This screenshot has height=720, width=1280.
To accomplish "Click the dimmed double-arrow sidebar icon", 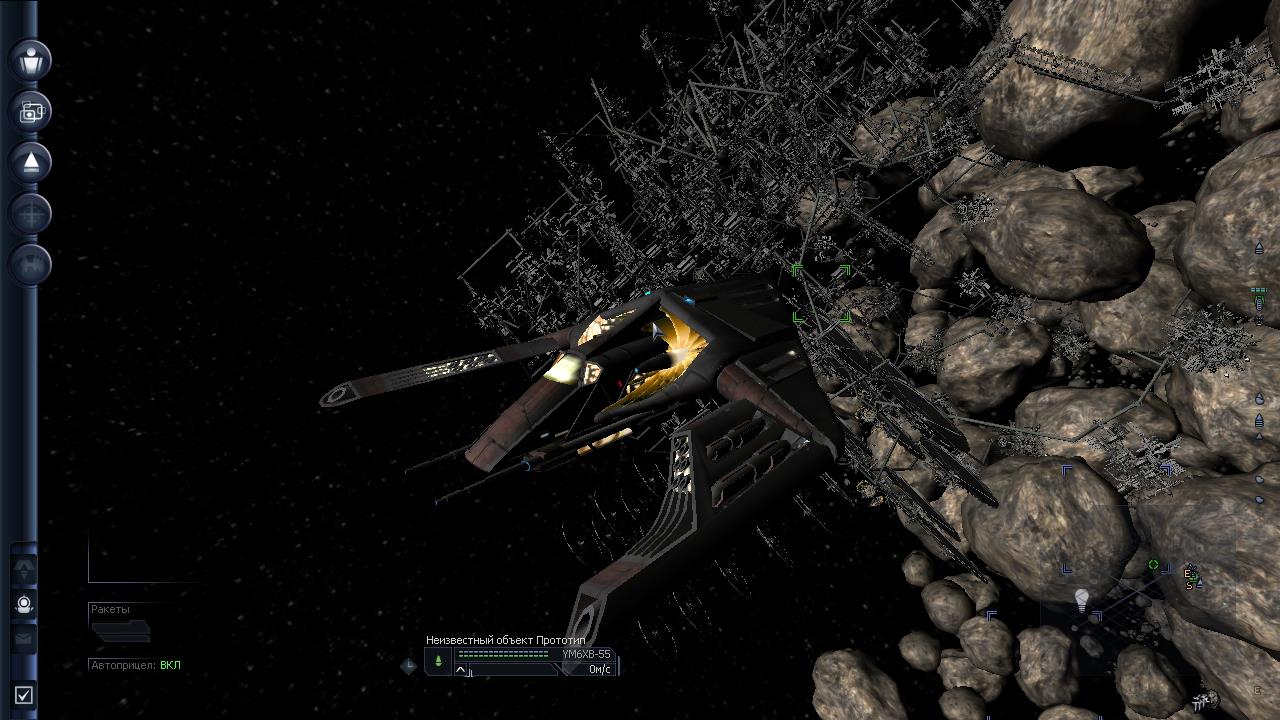I will click(24, 569).
